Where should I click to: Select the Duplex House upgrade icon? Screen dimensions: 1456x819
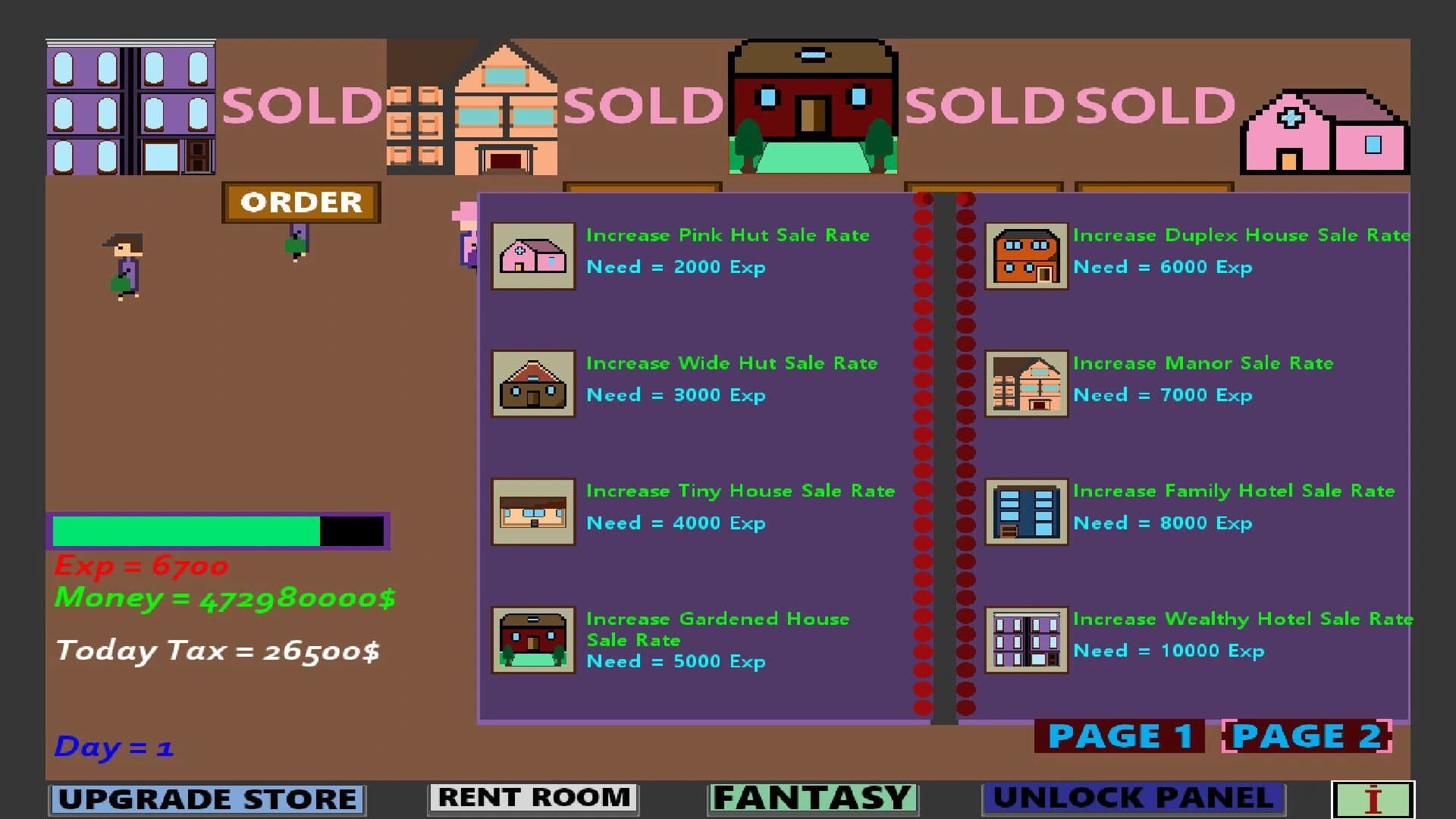(1025, 256)
